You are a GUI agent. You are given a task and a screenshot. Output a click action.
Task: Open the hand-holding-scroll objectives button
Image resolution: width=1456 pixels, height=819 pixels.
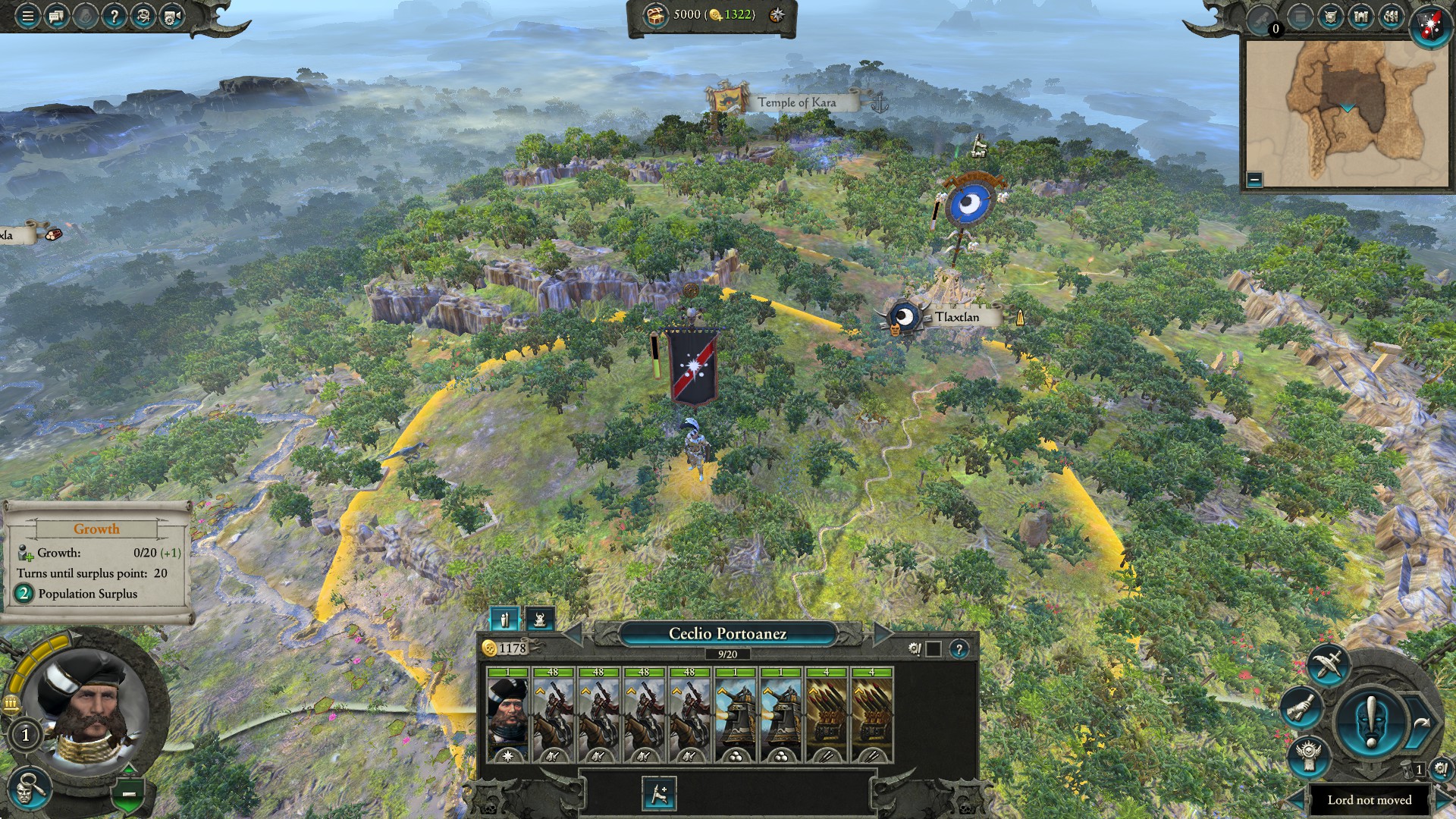coord(1301,708)
